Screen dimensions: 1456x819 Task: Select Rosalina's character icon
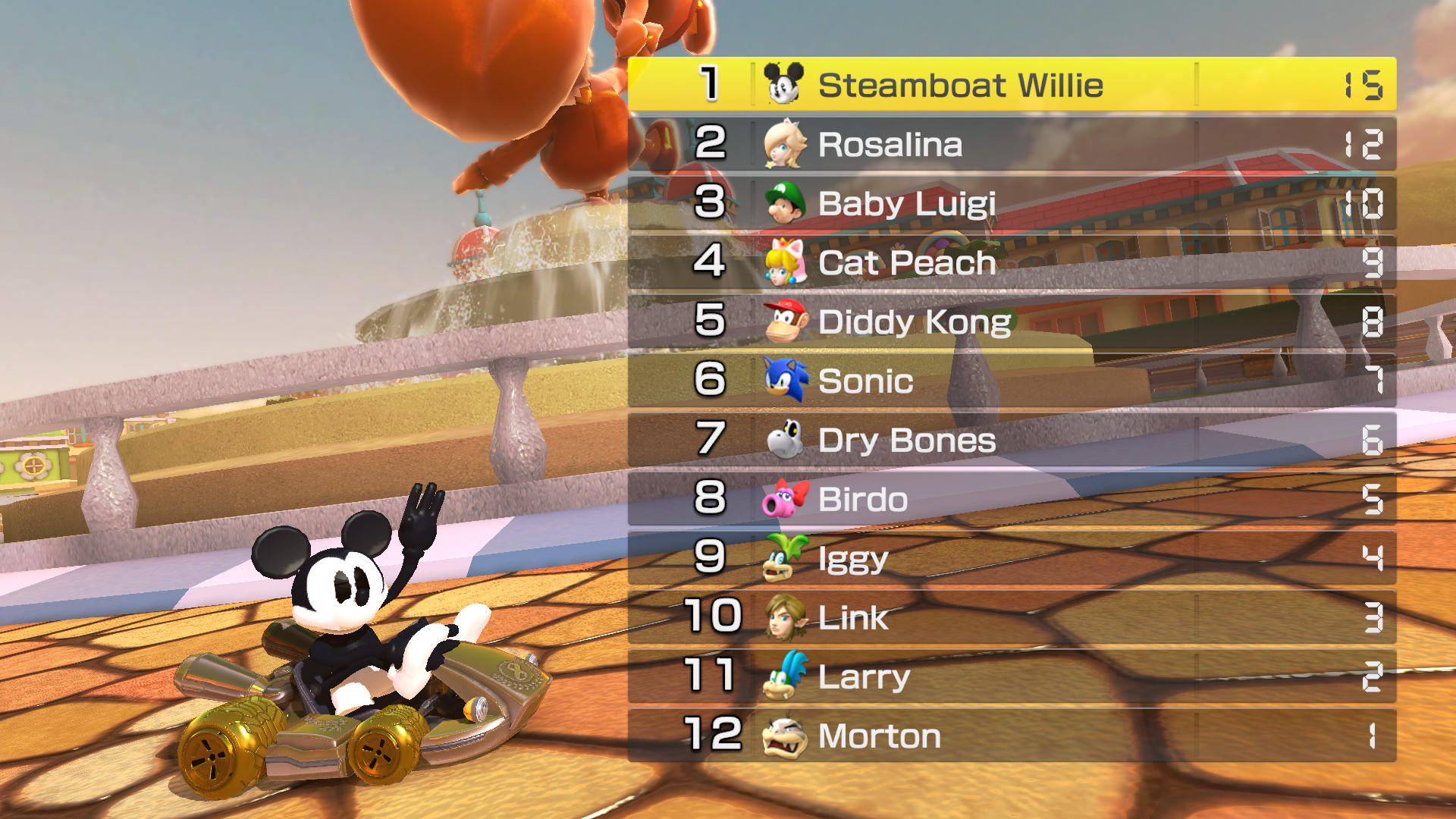(x=785, y=144)
